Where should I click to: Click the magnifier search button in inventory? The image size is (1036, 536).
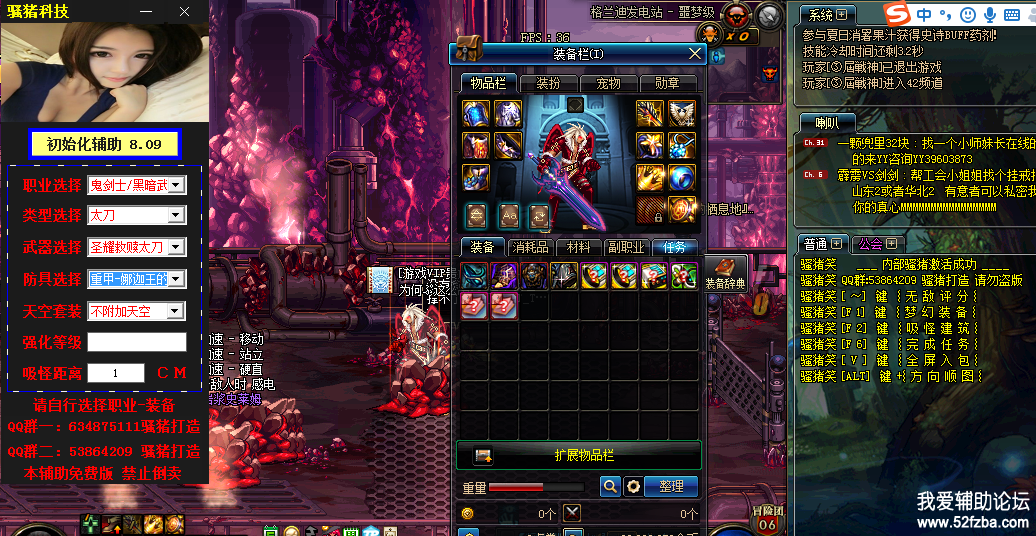coord(609,486)
